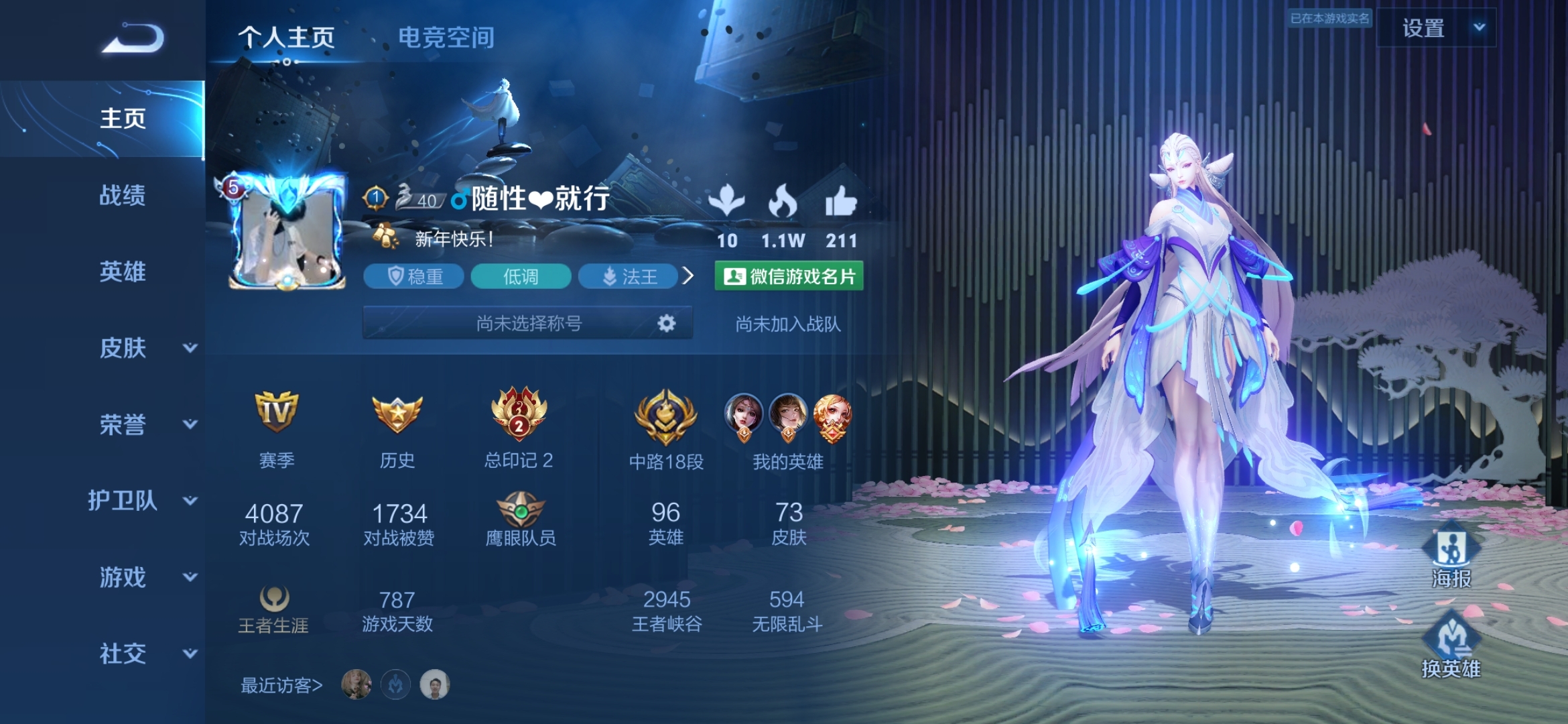The height and width of the screenshot is (724, 1568).
Task: Tap the green 微信游戏名片 button
Action: (789, 276)
